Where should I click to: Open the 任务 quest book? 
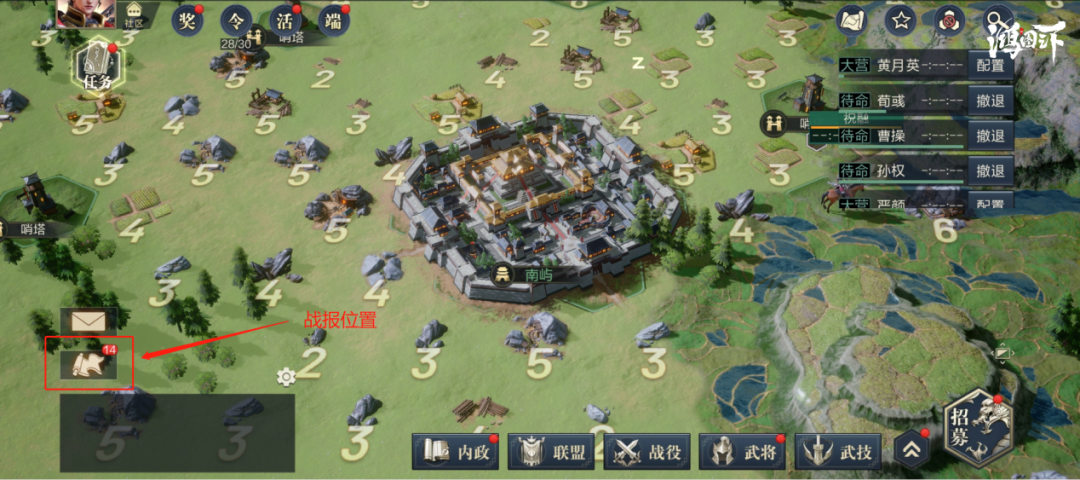coord(99,66)
